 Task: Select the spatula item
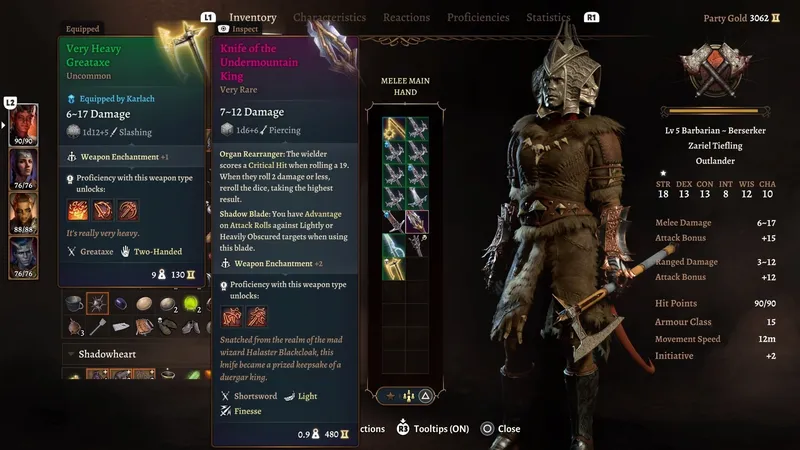pos(98,326)
